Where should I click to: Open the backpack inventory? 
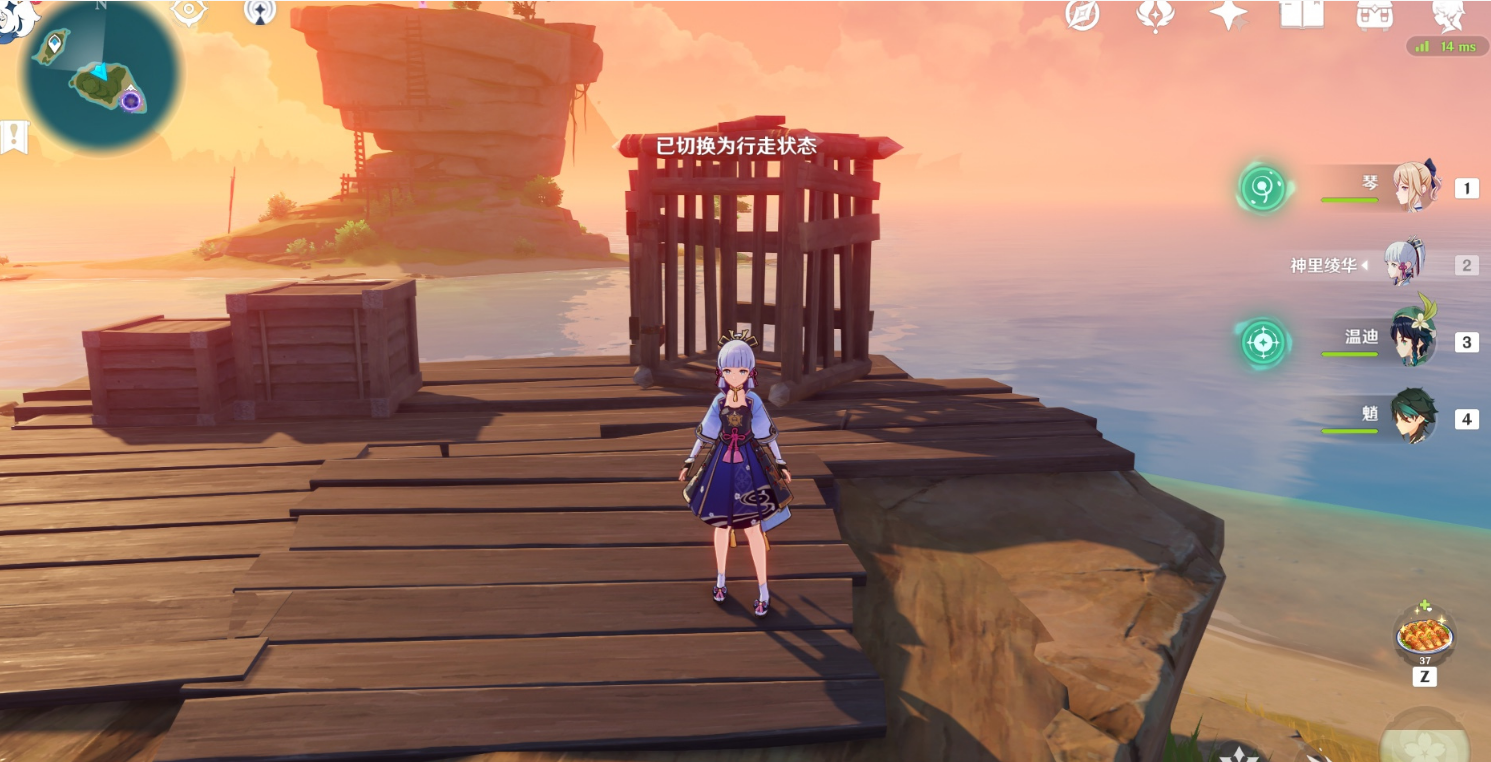pos(1375,14)
